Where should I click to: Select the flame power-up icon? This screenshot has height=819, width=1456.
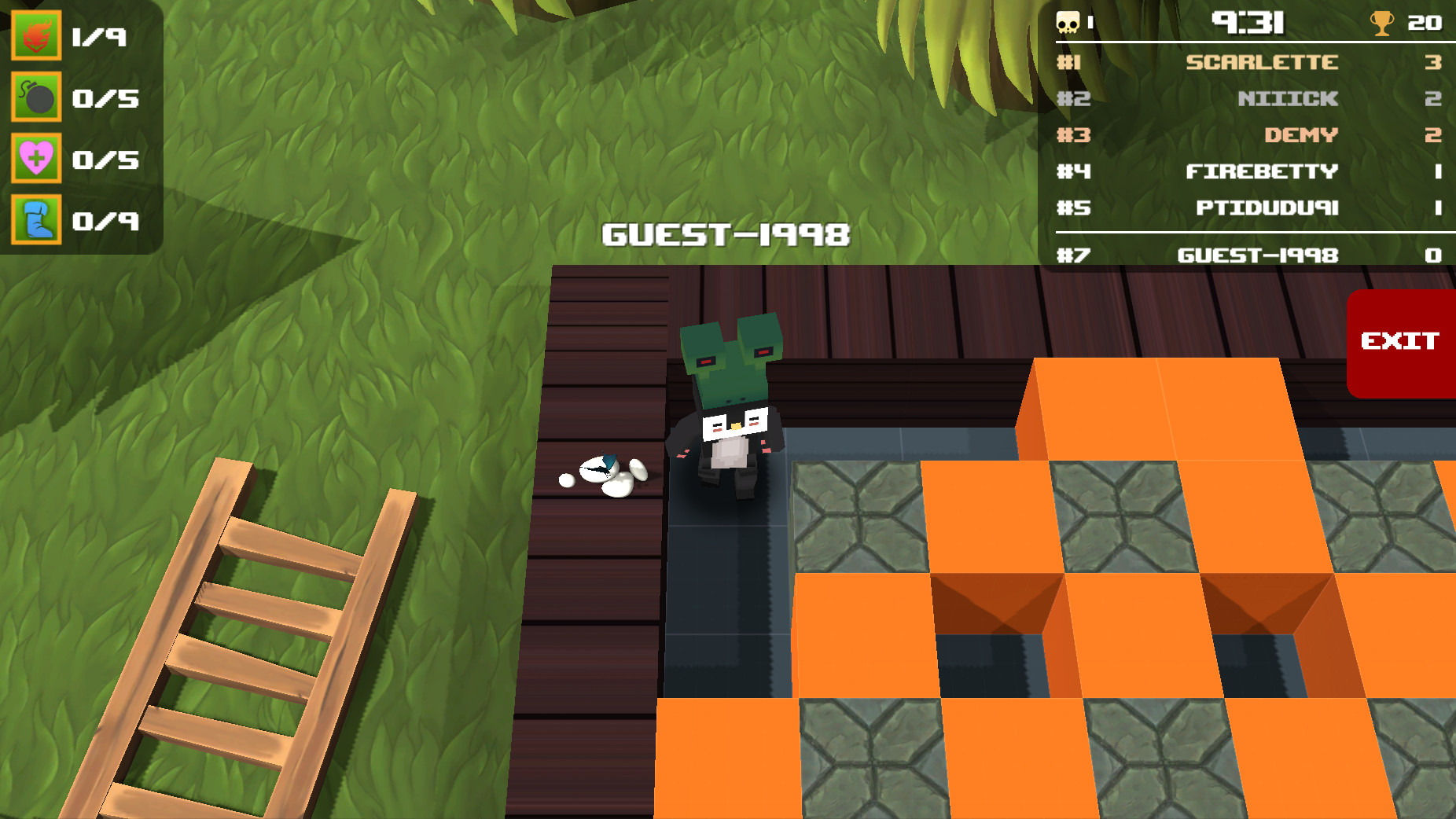point(36,35)
